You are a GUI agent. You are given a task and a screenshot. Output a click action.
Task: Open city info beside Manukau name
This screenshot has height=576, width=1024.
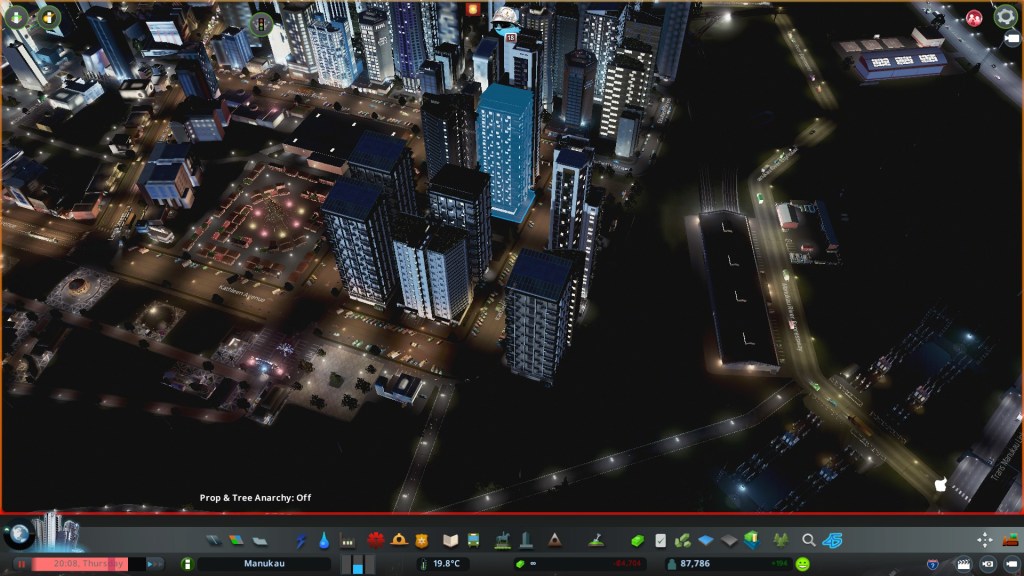coord(186,564)
